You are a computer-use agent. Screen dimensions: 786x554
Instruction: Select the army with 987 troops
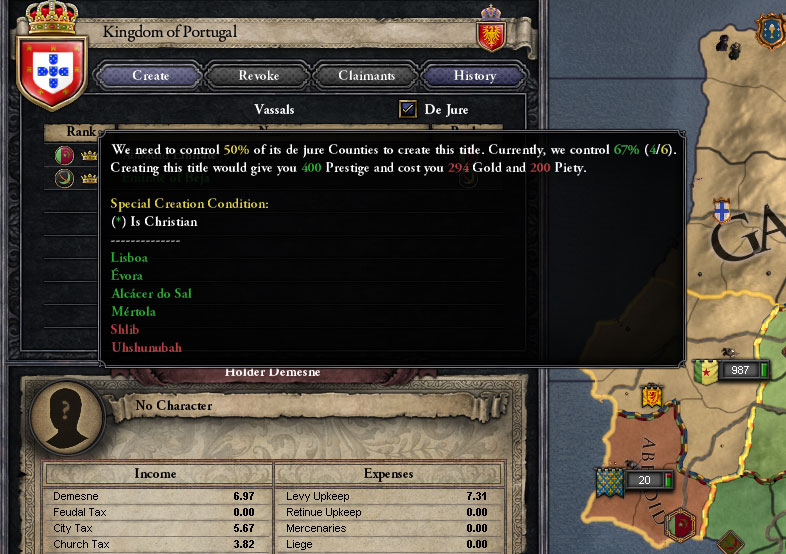tap(734, 370)
